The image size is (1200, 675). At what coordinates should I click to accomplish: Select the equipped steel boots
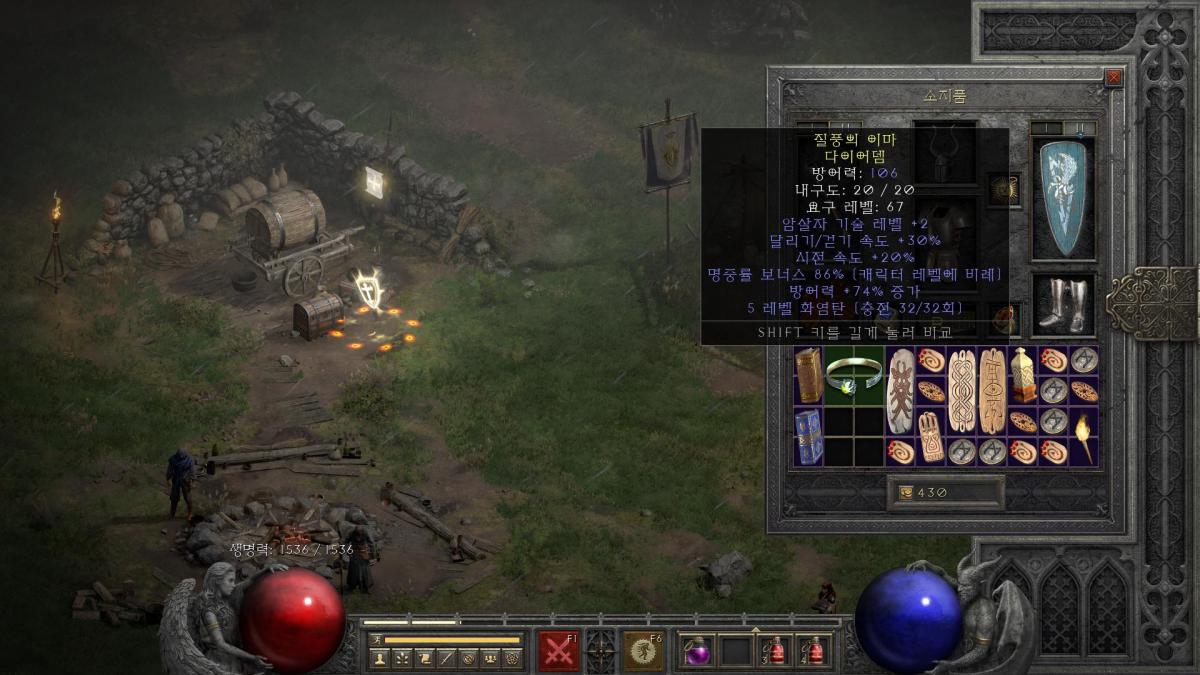(1062, 305)
